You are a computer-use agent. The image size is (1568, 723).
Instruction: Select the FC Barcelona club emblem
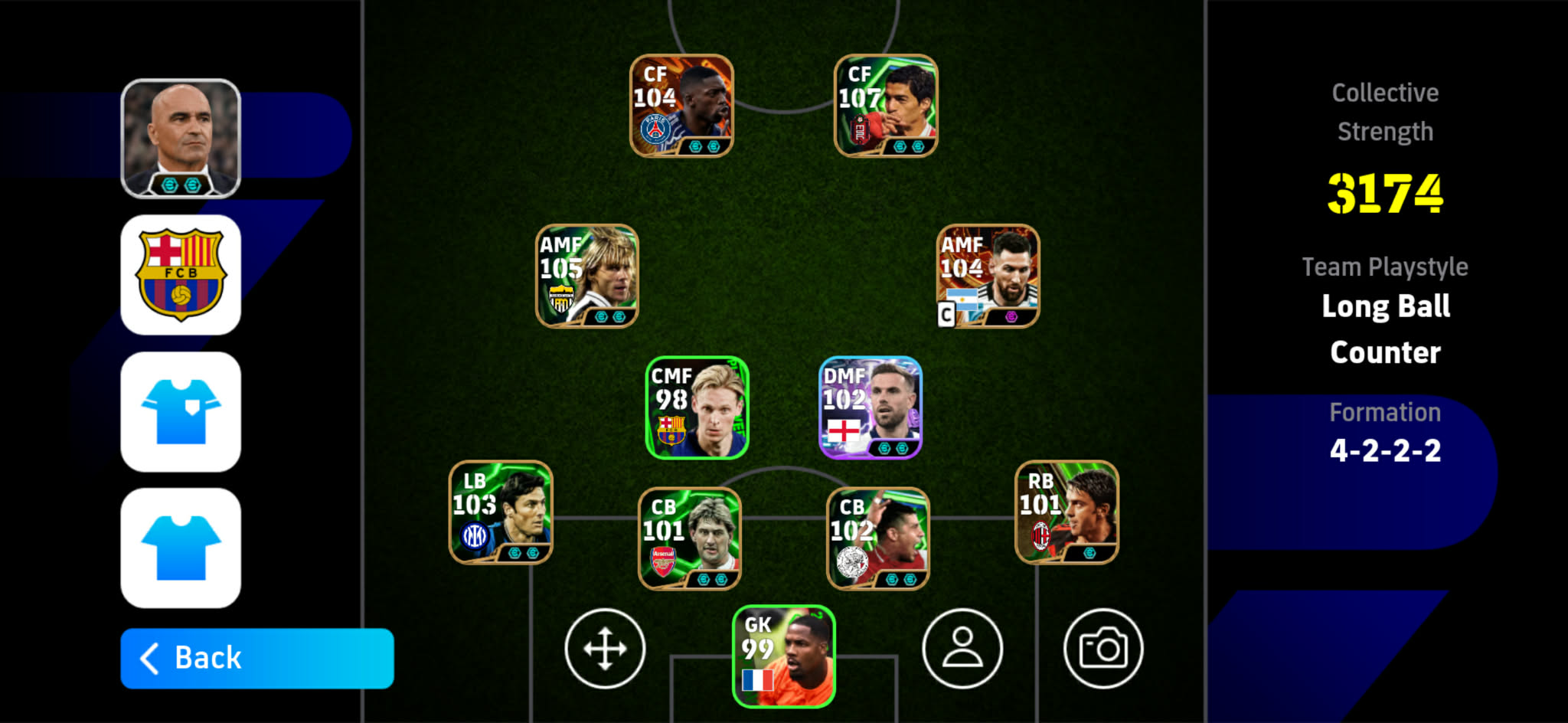pos(181,273)
